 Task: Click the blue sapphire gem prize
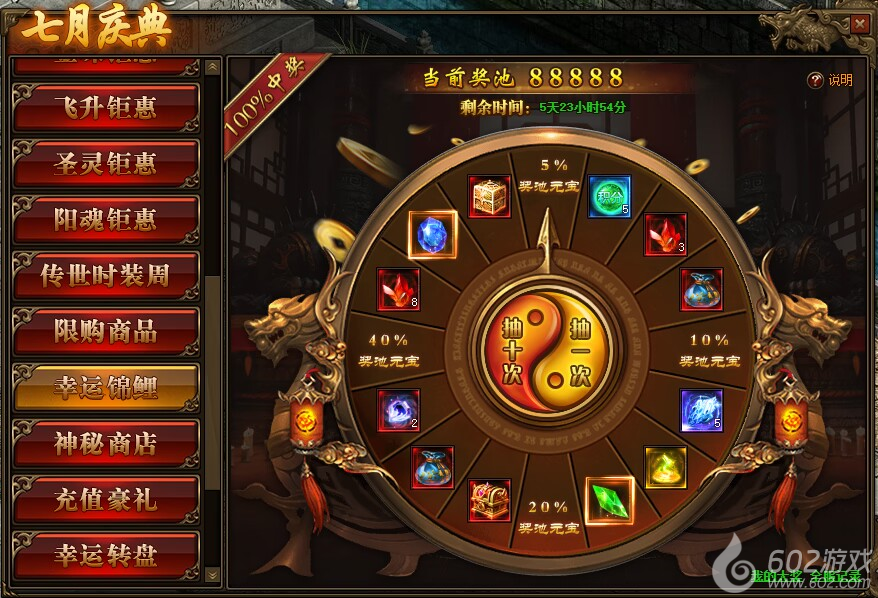432,234
